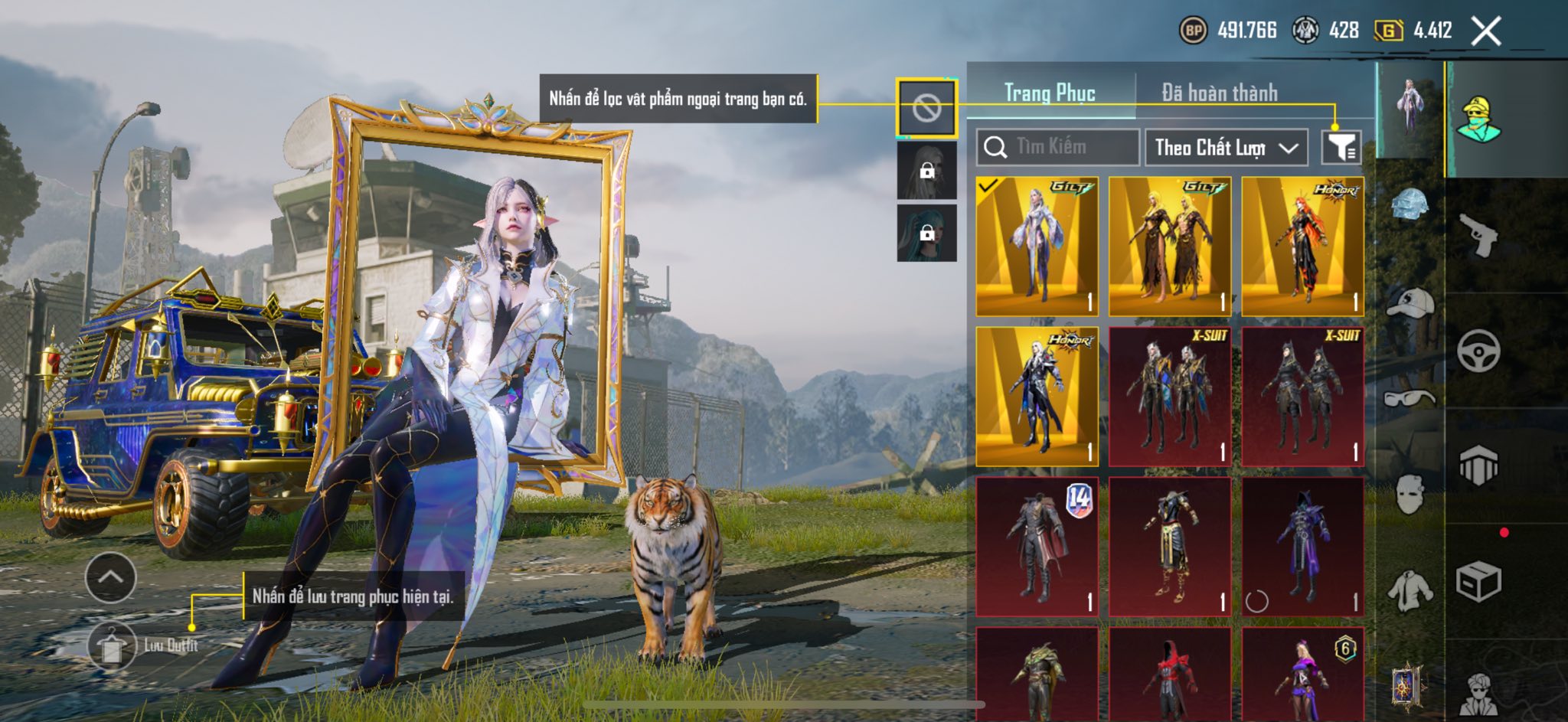Click the unequip circle-slash slot
1568x722 pixels.
[926, 109]
